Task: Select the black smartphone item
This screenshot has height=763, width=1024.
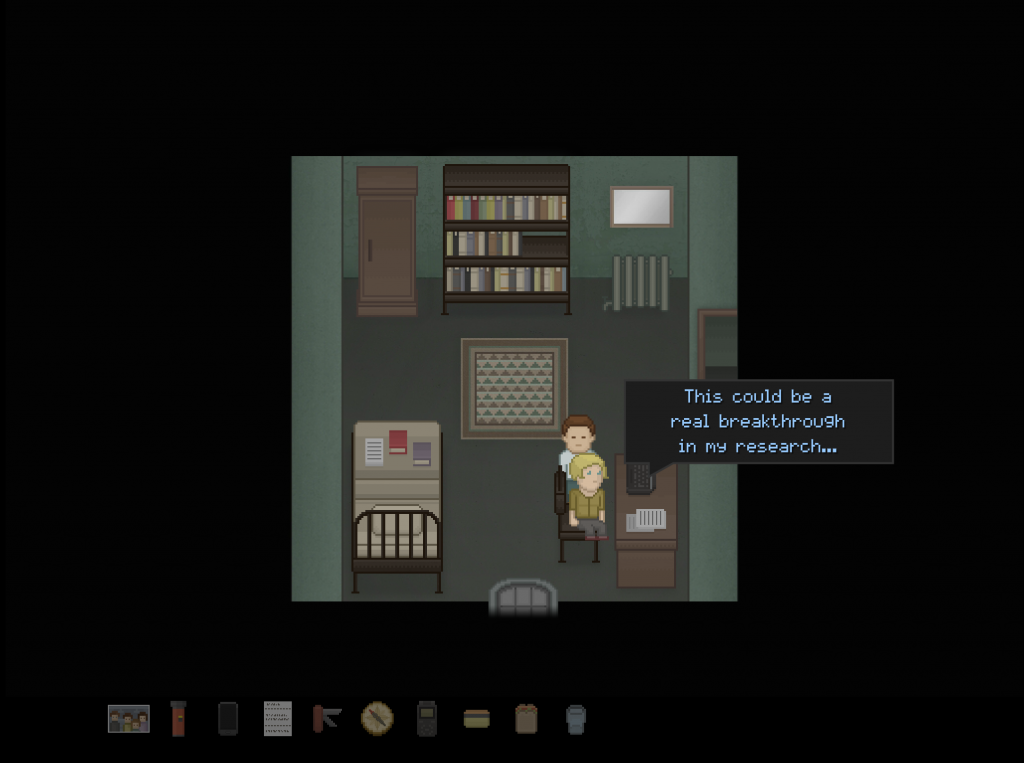Action: click(x=228, y=718)
